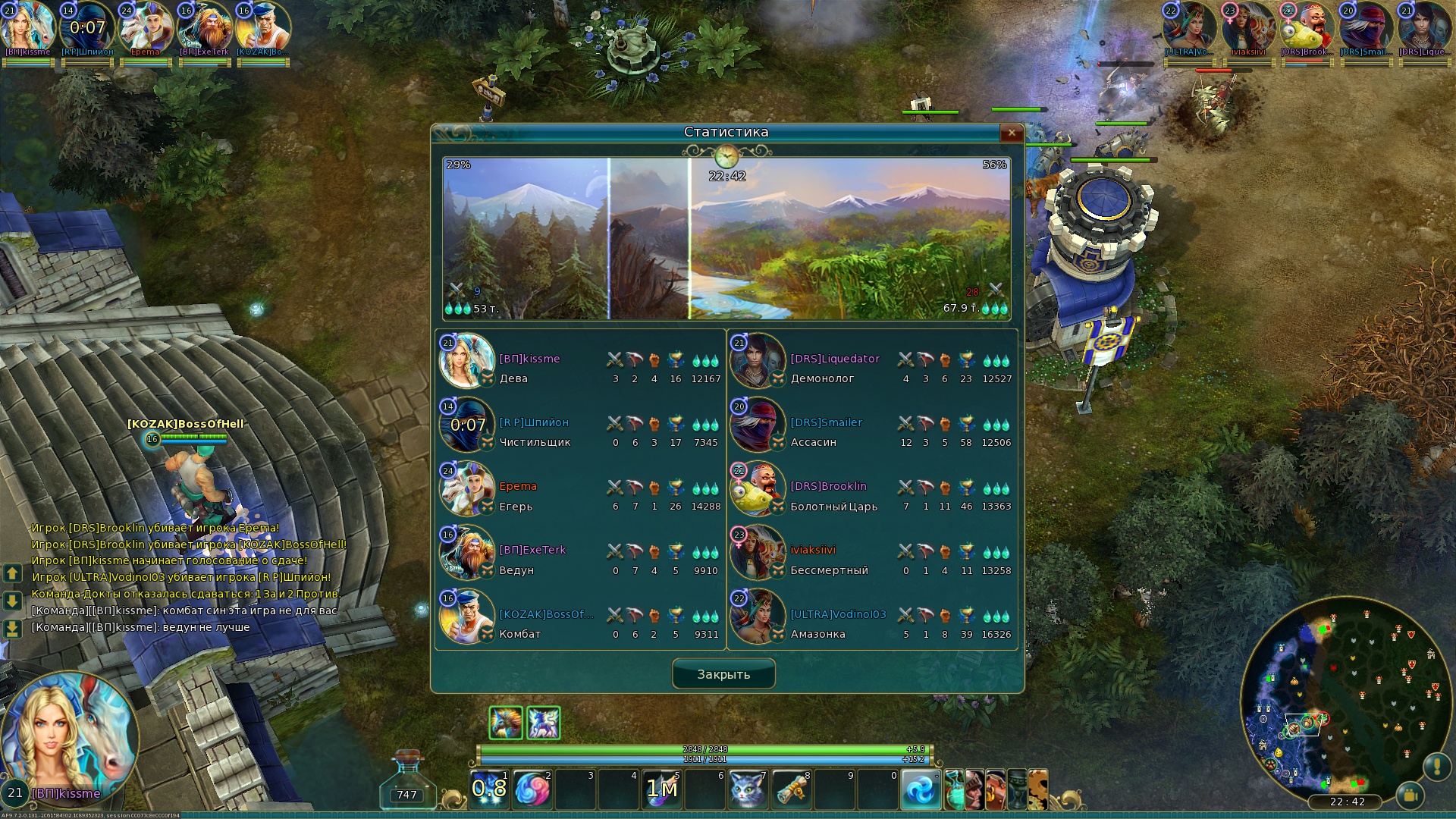Screen dimensions: 1456x819
Task: Activate the swirling blue-pink orb ability
Action: 532,789
